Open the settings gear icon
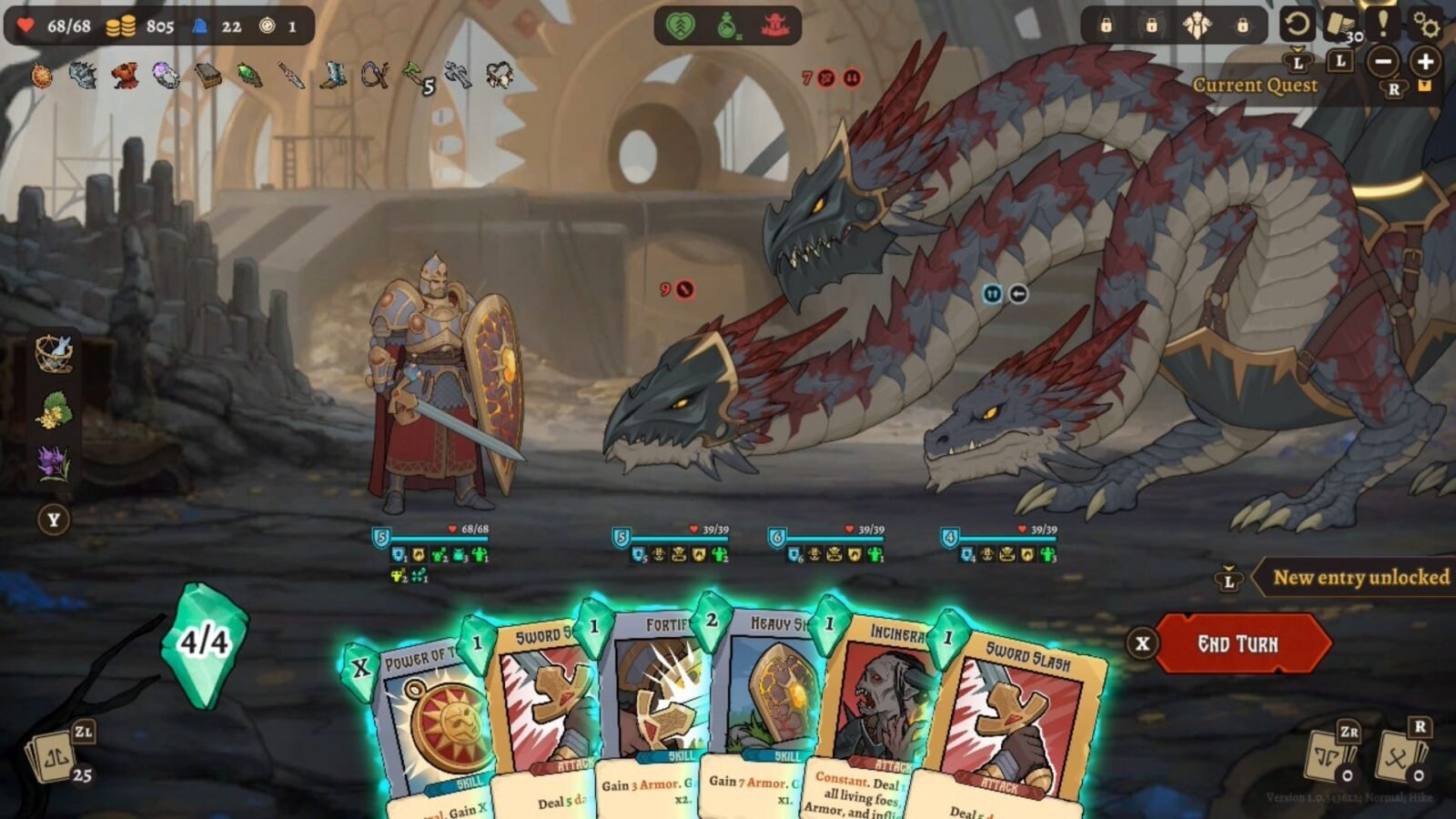The width and height of the screenshot is (1456, 819). [1426, 25]
